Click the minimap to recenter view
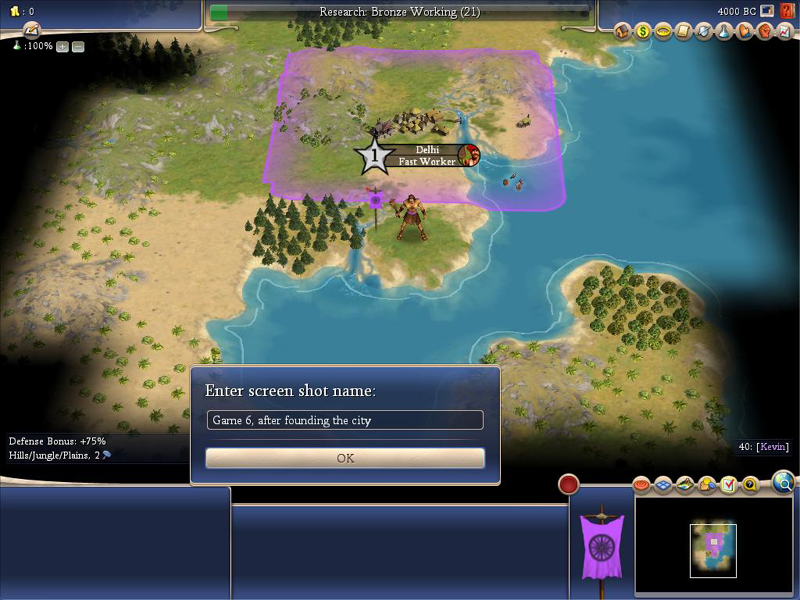 tap(712, 548)
